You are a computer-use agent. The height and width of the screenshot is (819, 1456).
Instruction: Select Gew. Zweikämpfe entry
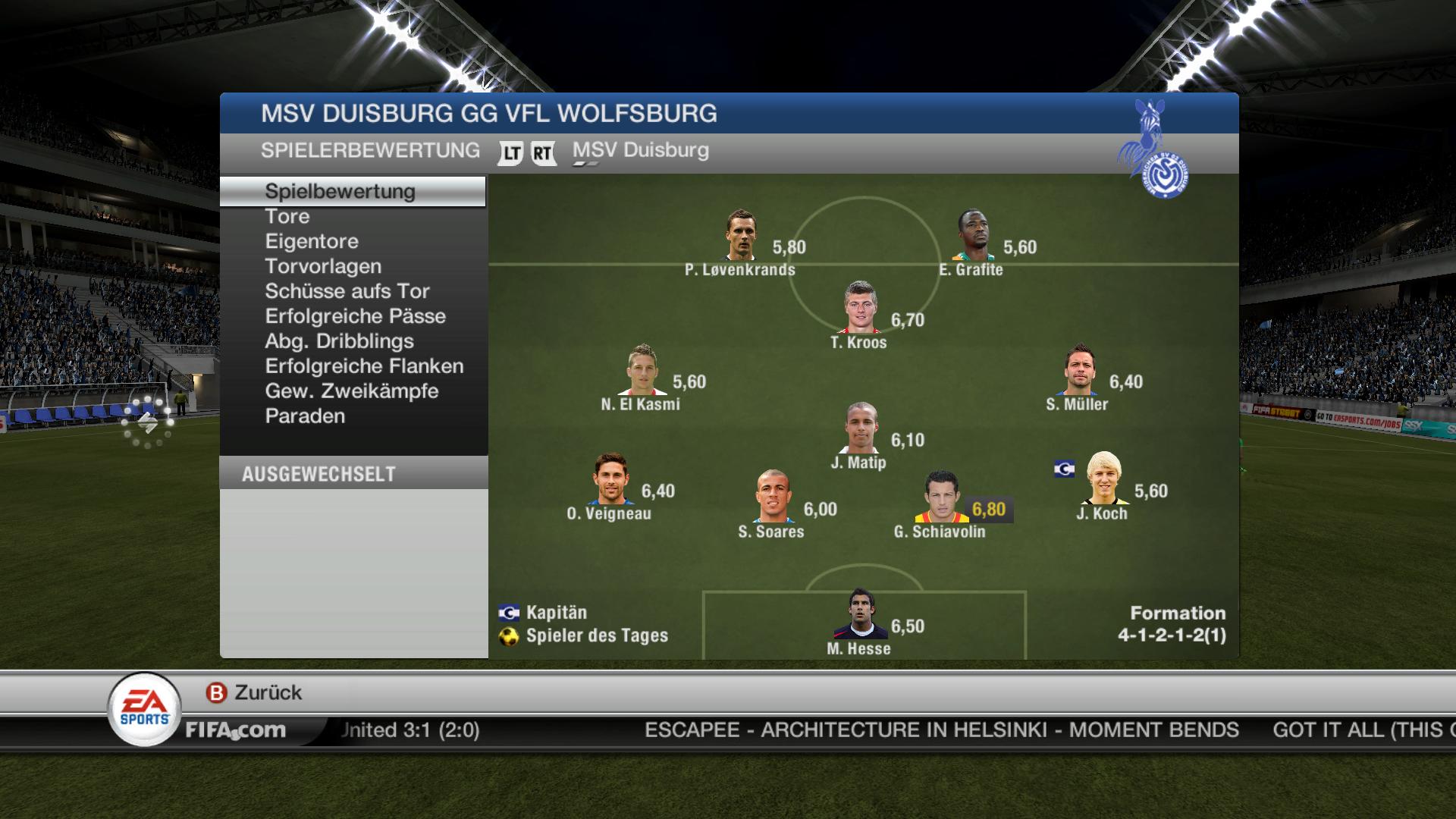click(352, 392)
